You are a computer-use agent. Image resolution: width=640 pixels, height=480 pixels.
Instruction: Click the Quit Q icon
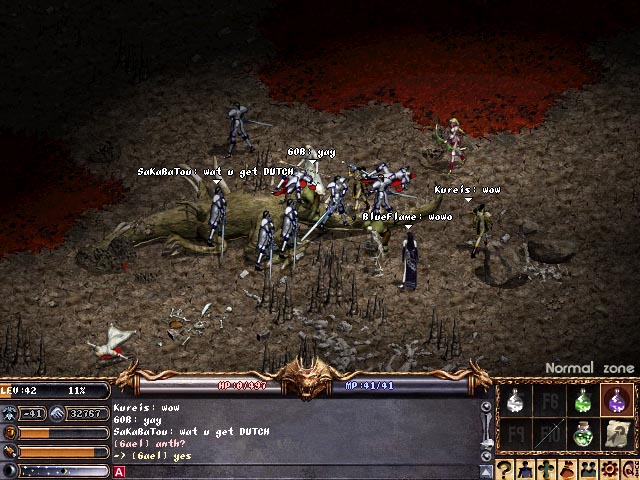627,470
